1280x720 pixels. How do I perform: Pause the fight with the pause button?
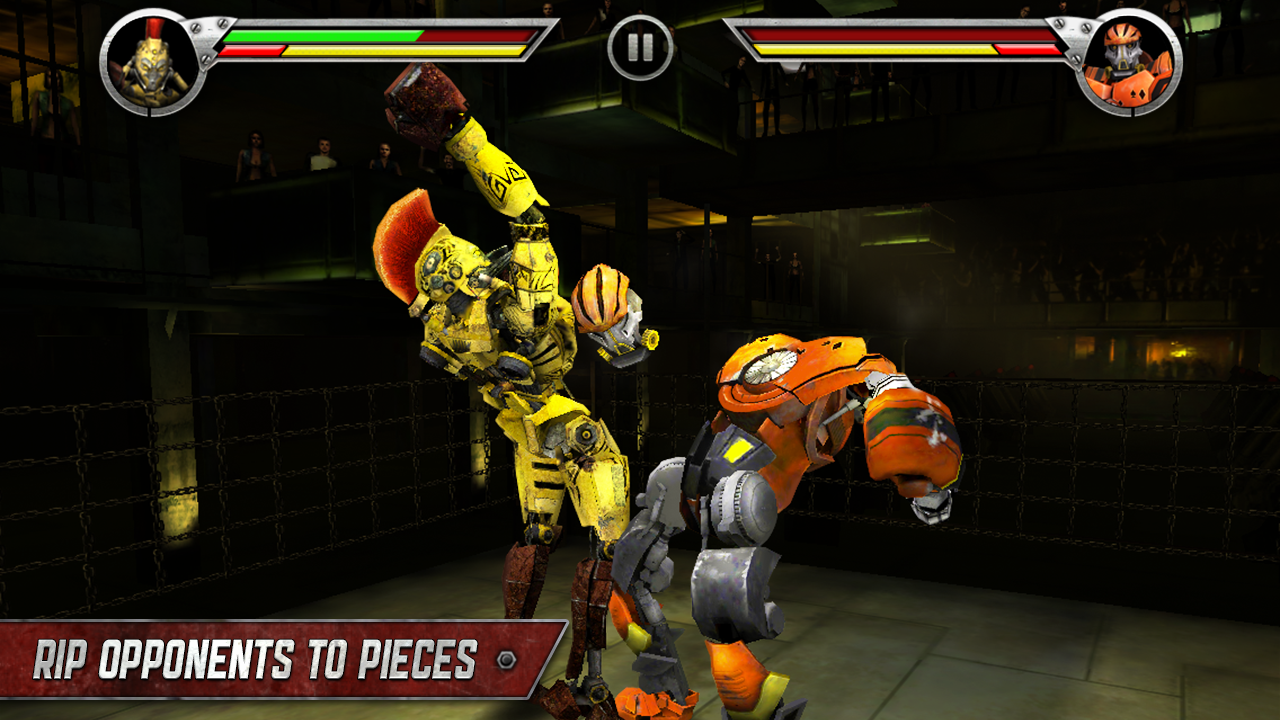[x=640, y=47]
